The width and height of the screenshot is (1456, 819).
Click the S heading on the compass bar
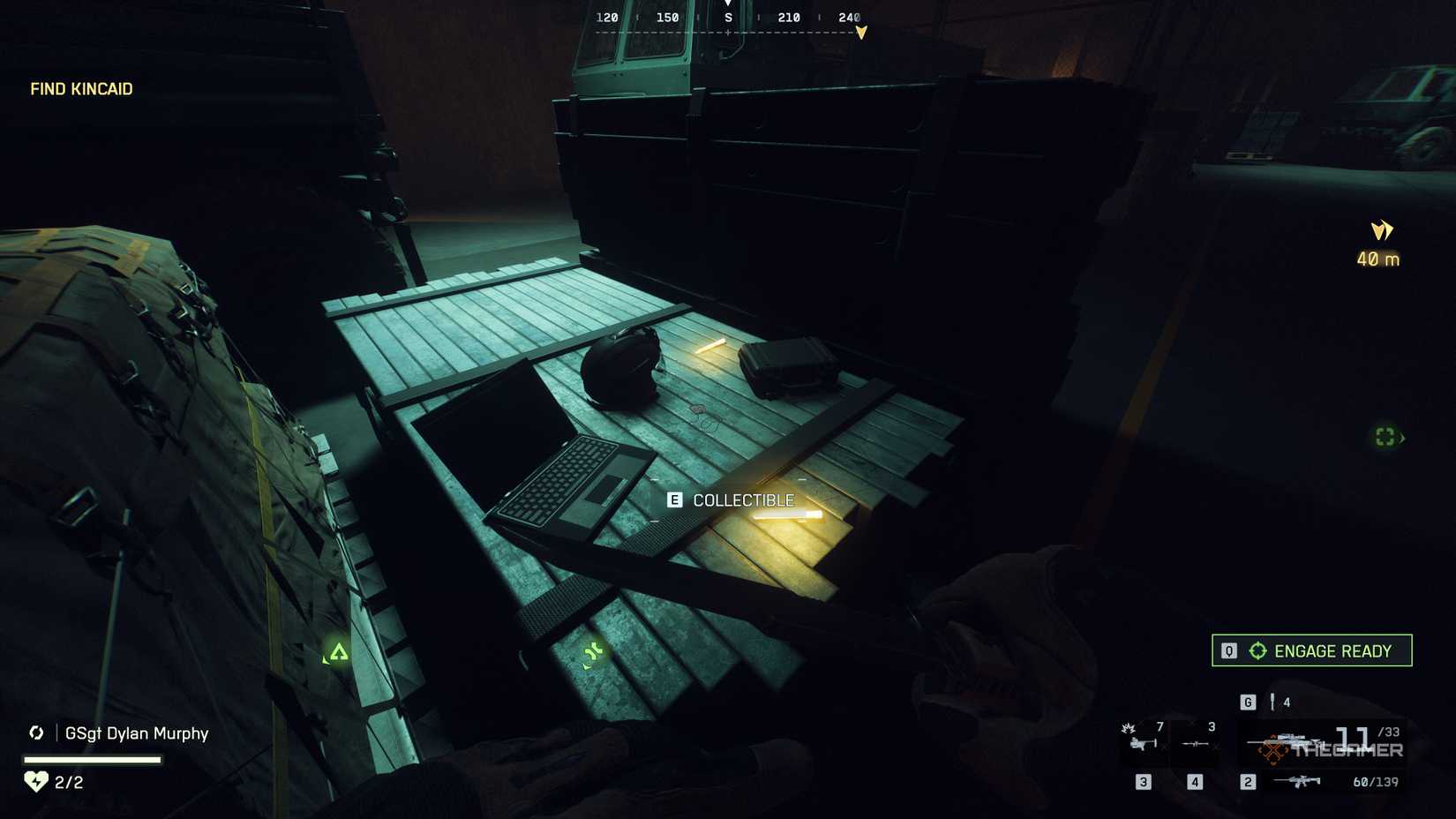728,18
